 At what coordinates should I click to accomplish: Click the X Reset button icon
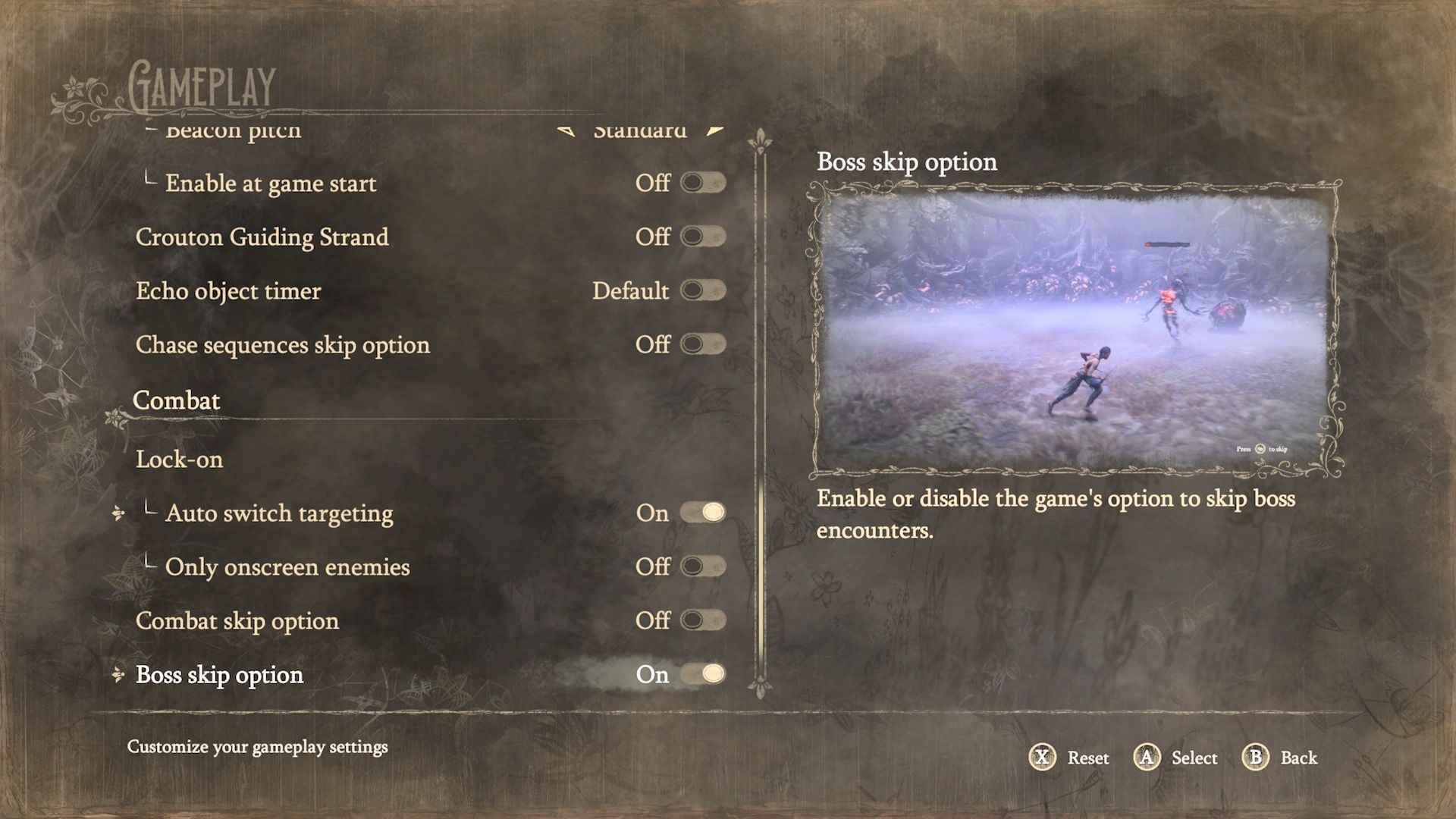pyautogui.click(x=1042, y=758)
